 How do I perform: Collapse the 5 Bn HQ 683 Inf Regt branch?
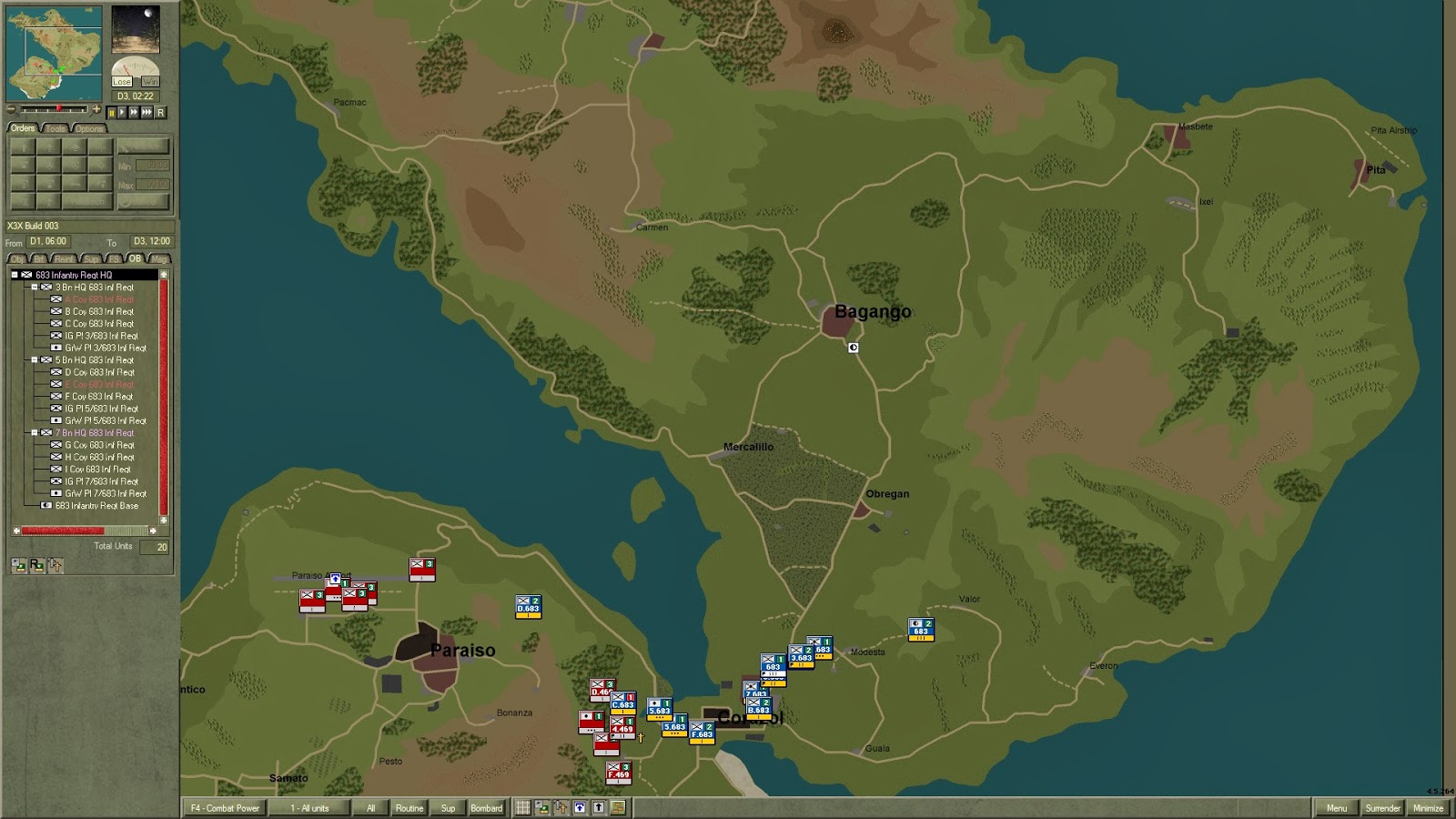coord(34,360)
